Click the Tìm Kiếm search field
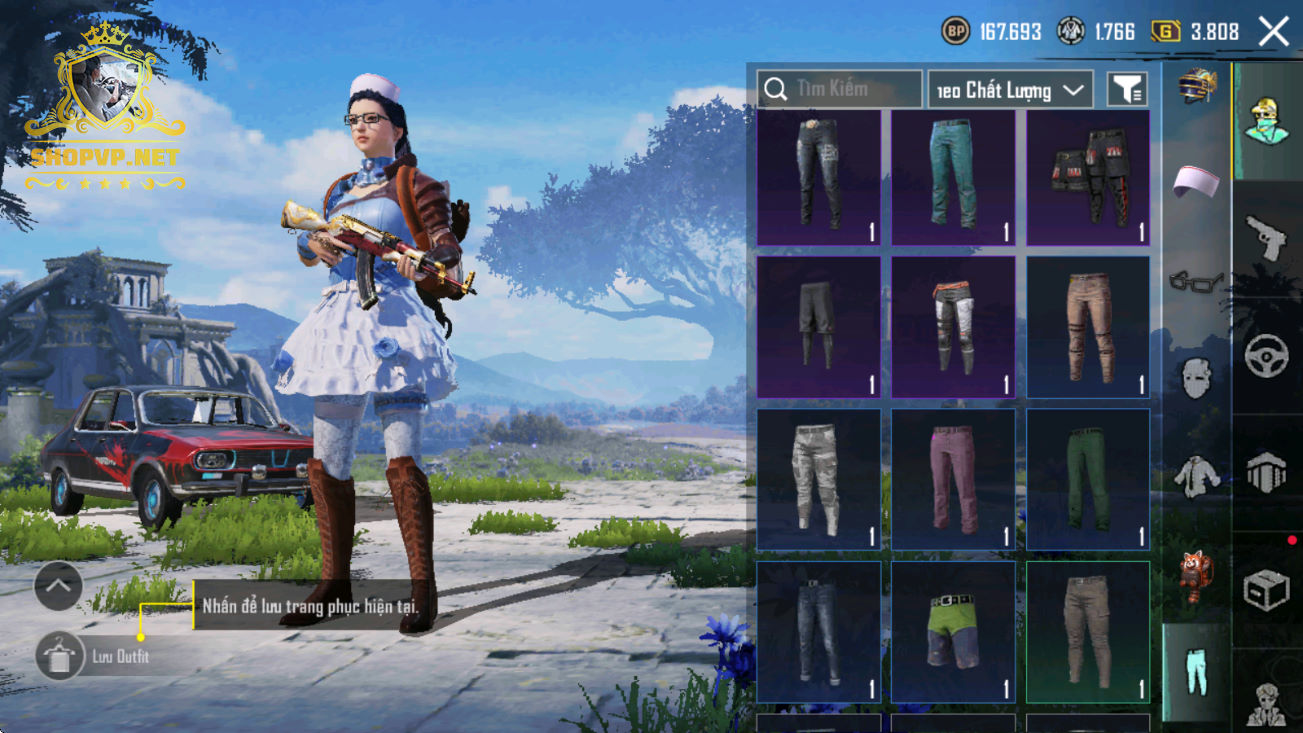Screen dimensions: 1303x733 (838, 89)
